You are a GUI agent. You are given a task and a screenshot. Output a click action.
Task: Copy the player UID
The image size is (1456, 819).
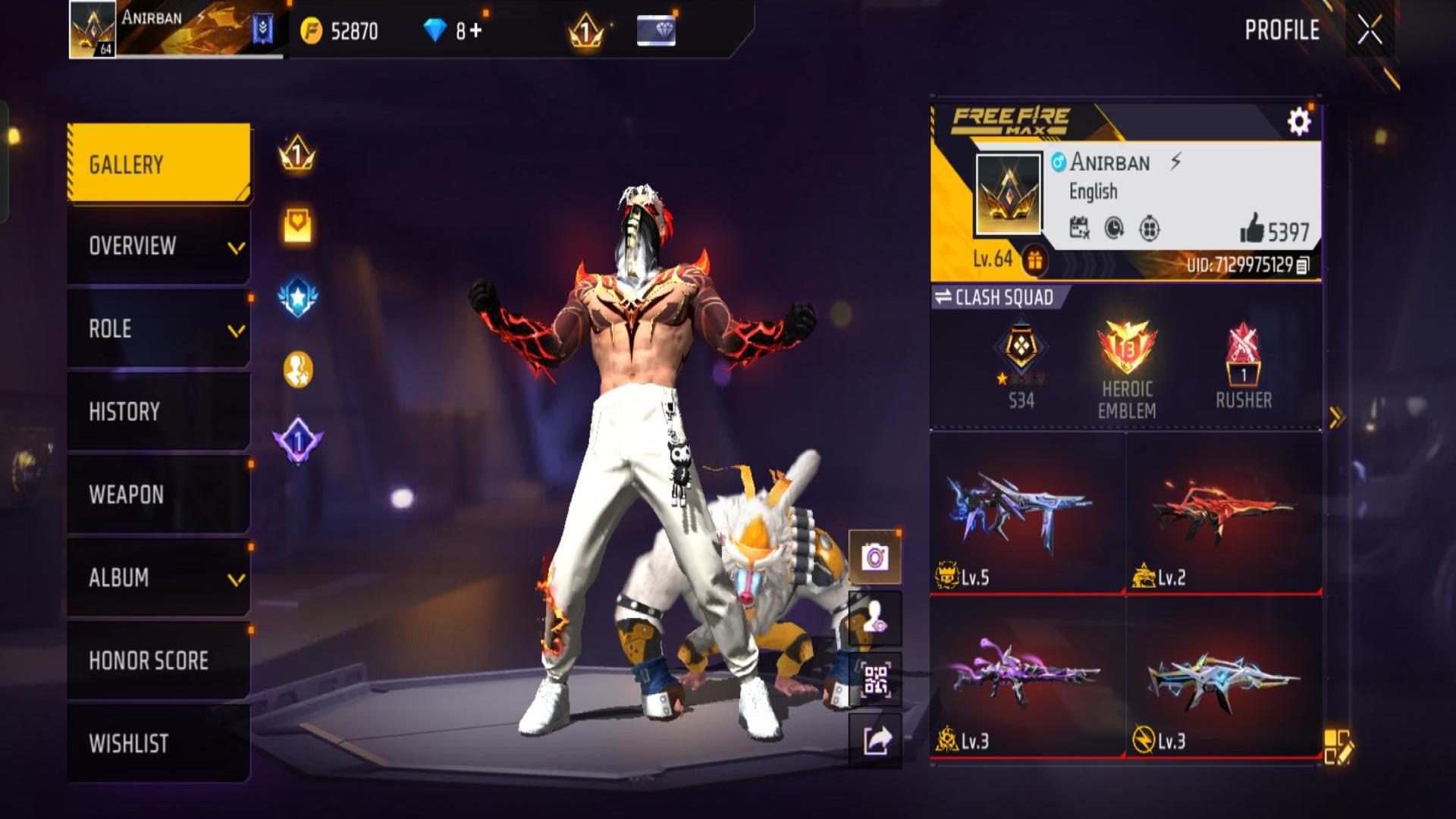[1303, 265]
